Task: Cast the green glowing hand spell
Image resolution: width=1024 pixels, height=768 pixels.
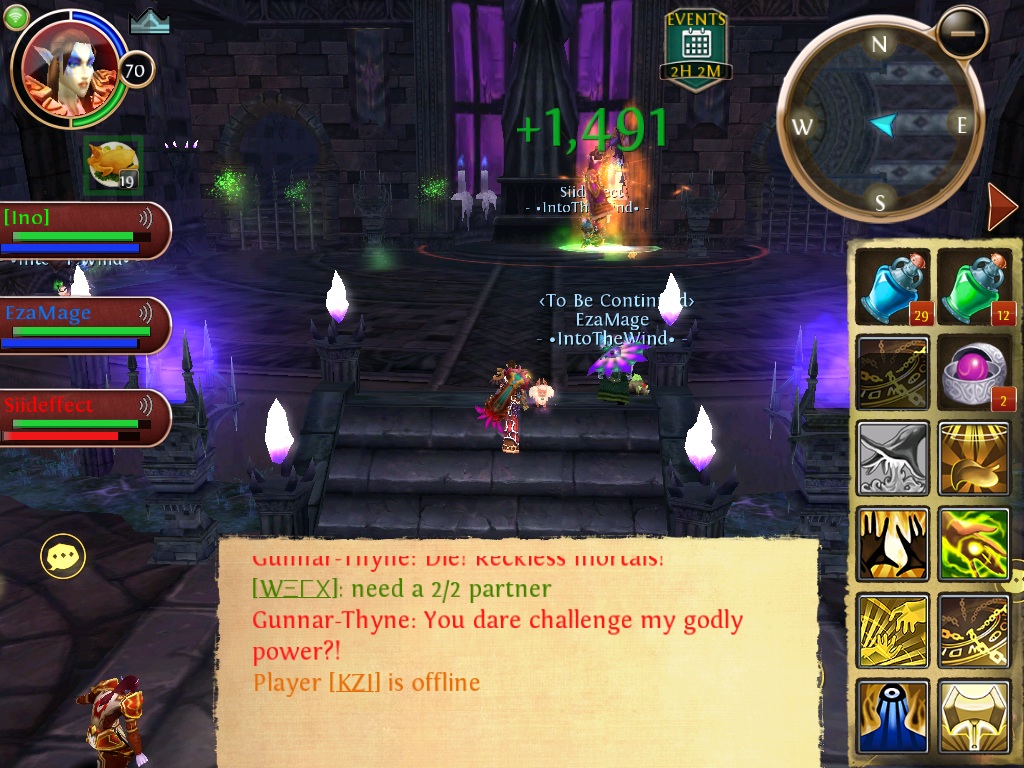Action: [975, 544]
